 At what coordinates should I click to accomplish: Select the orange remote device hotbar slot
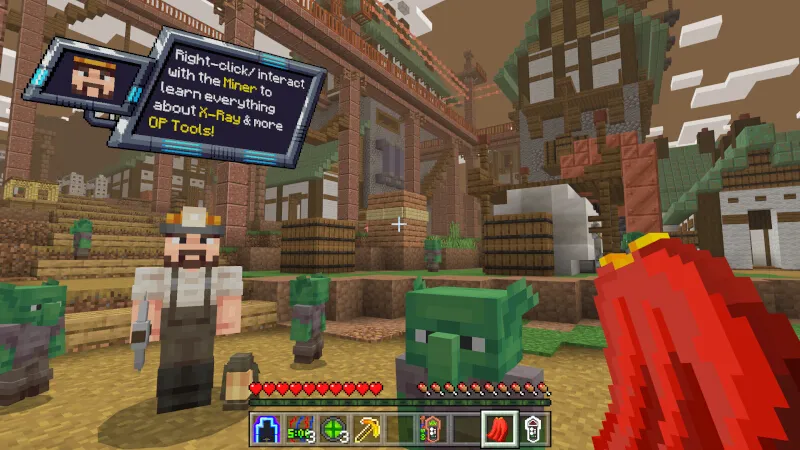(433, 428)
